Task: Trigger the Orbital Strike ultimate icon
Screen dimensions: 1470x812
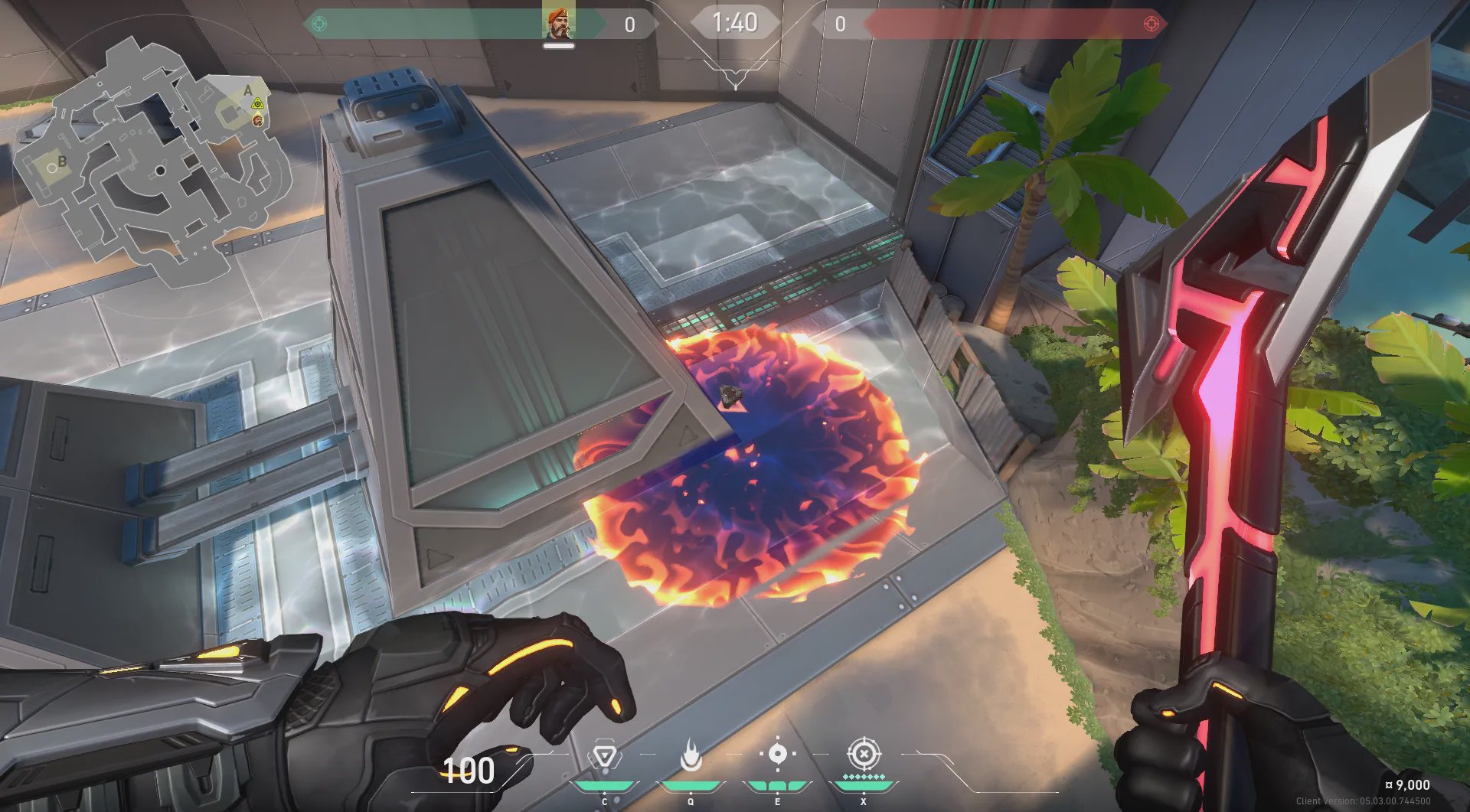Action: (x=864, y=754)
